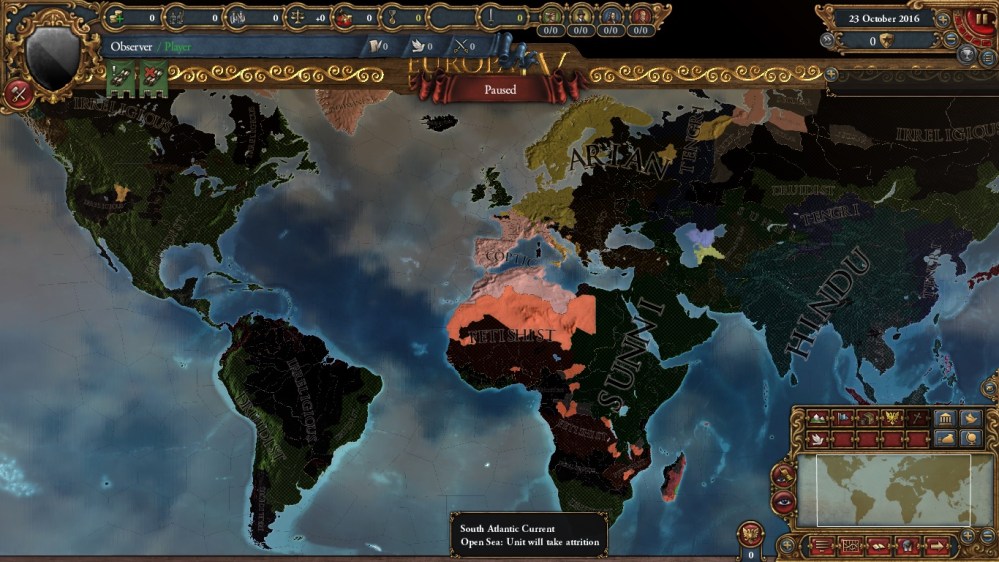
Task: Switch to the political flag map mode
Action: point(843,417)
